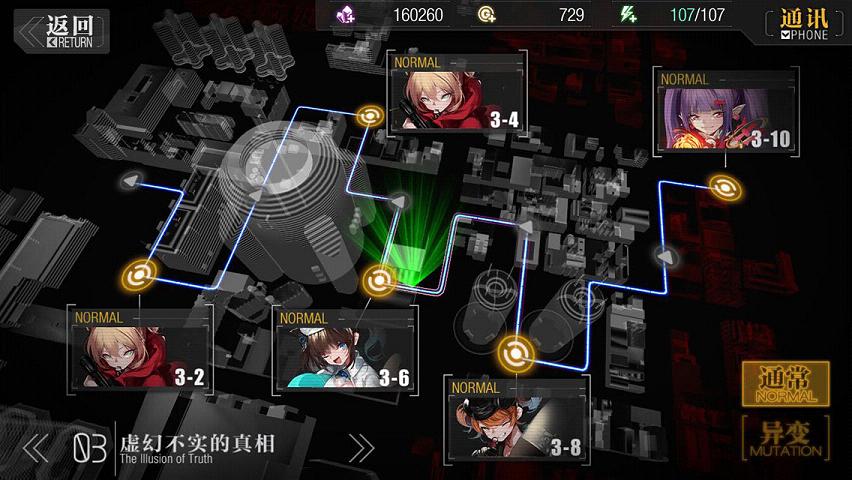Choose stage 3-2 mission card
Viewport: 852px width, 480px height.
click(139, 348)
